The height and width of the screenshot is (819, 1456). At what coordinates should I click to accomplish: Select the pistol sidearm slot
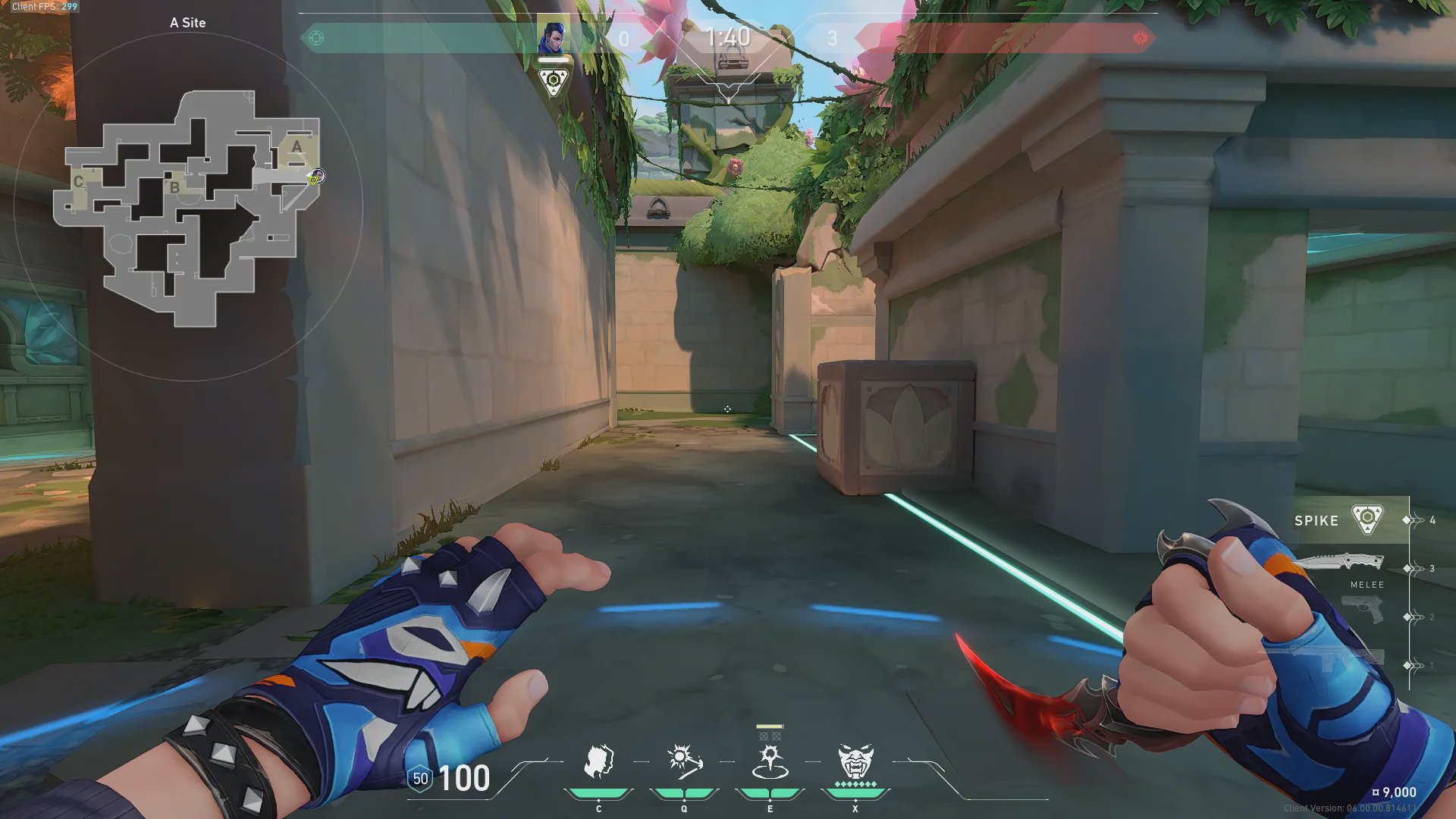point(1363,610)
